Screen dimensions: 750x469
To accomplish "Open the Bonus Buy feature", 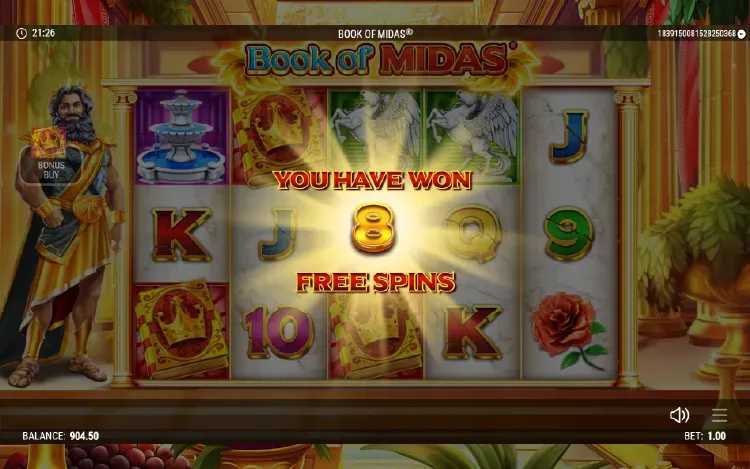I will 49,153.
